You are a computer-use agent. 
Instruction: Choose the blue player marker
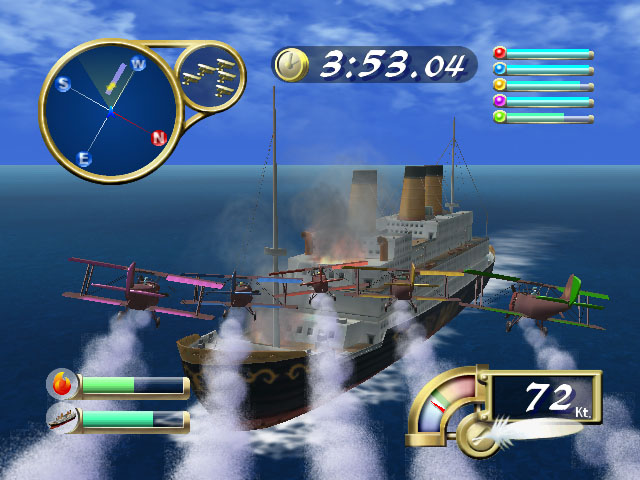tap(500, 69)
